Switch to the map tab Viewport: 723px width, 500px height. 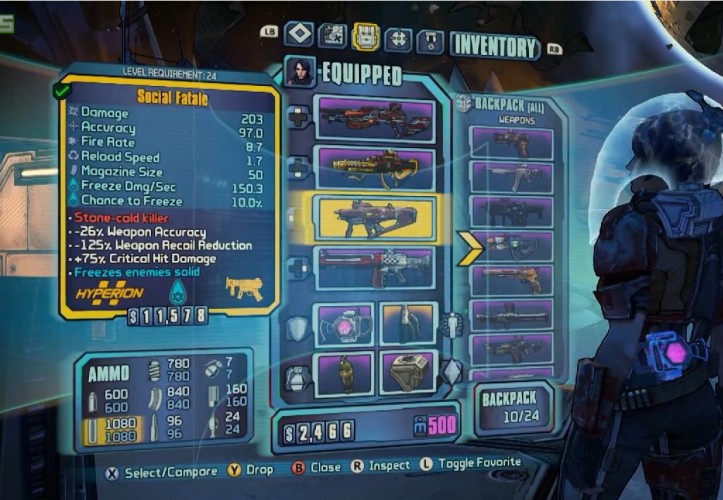332,36
